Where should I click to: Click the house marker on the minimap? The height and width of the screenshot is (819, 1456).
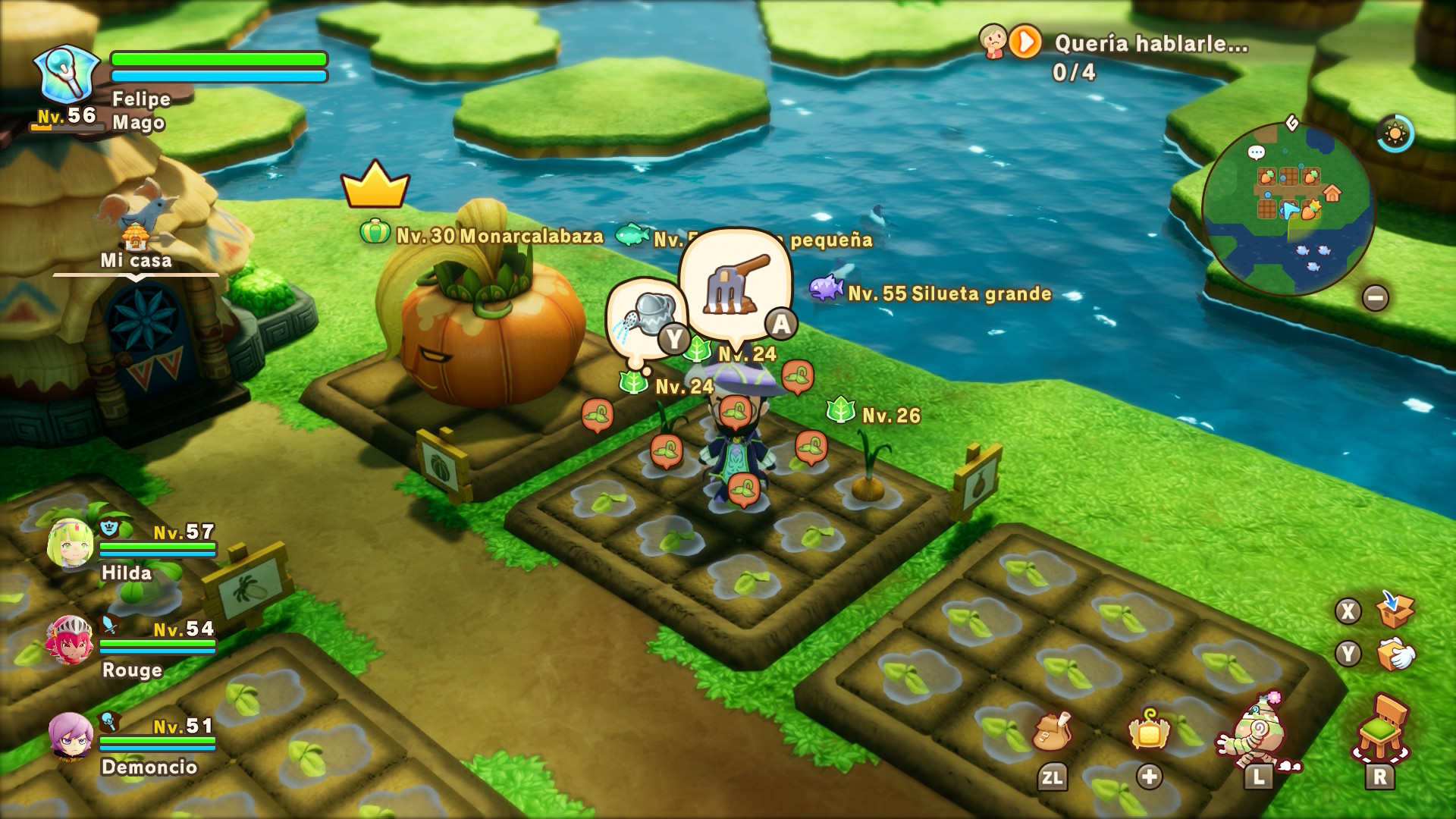[x=1332, y=193]
